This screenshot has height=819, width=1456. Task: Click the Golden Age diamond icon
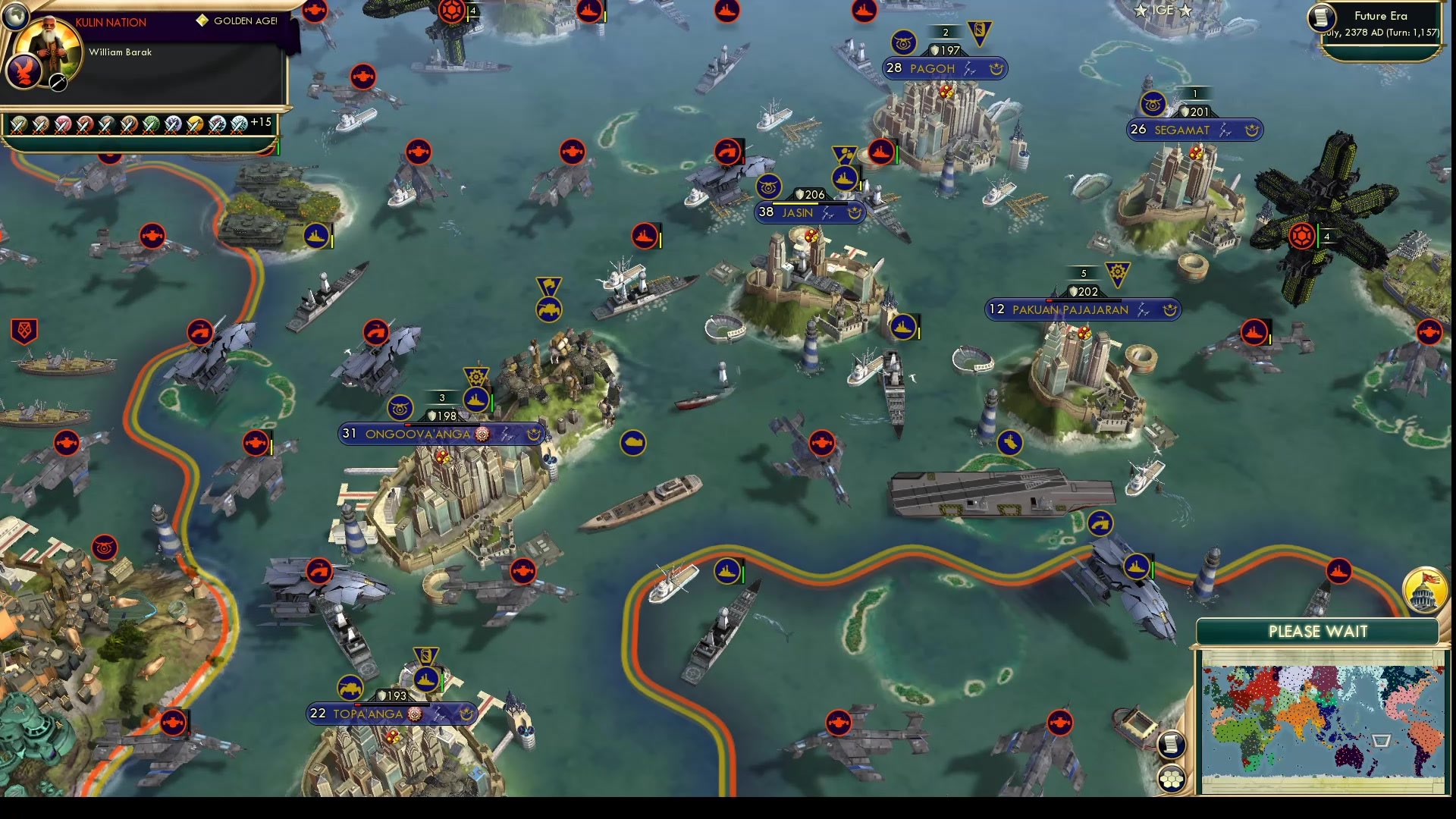click(199, 22)
